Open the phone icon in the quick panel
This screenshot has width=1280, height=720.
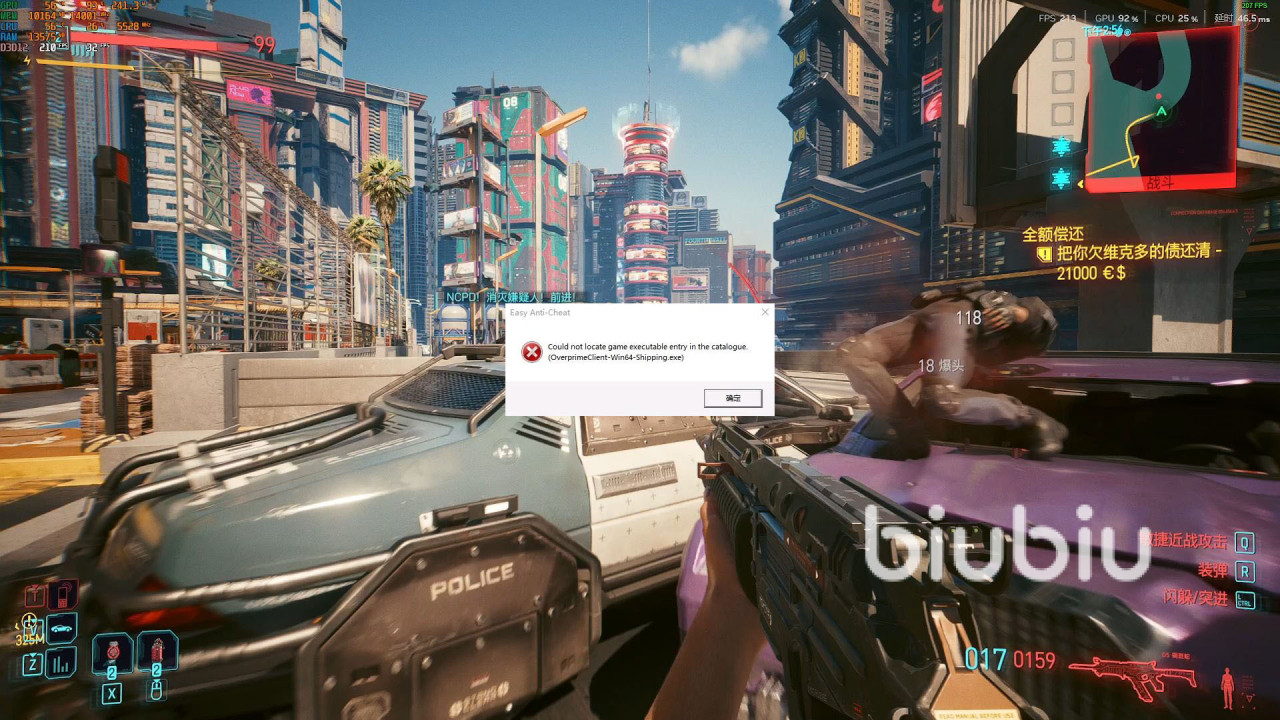(62, 594)
